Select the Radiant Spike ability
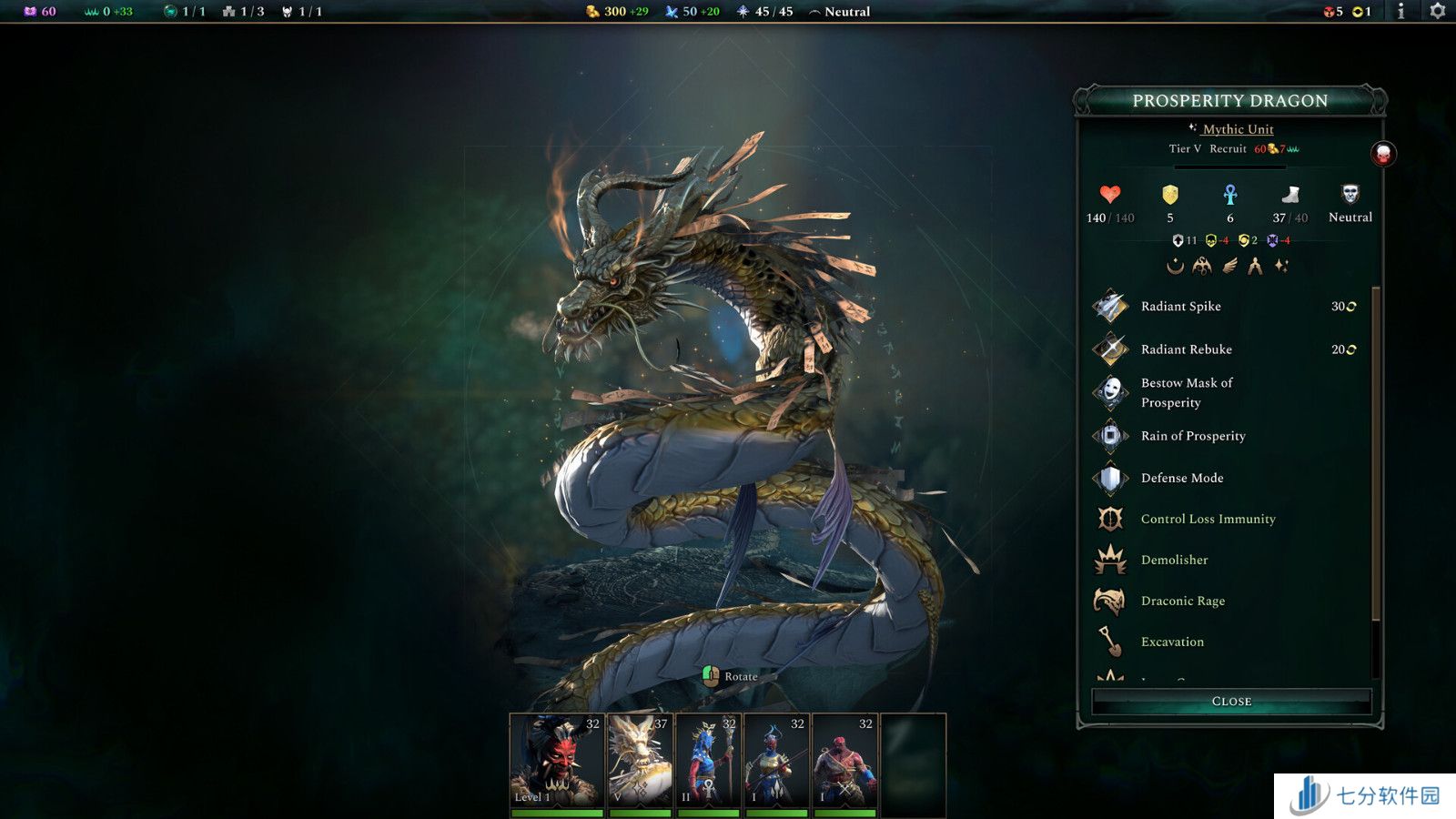The height and width of the screenshot is (819, 1456). click(1180, 307)
